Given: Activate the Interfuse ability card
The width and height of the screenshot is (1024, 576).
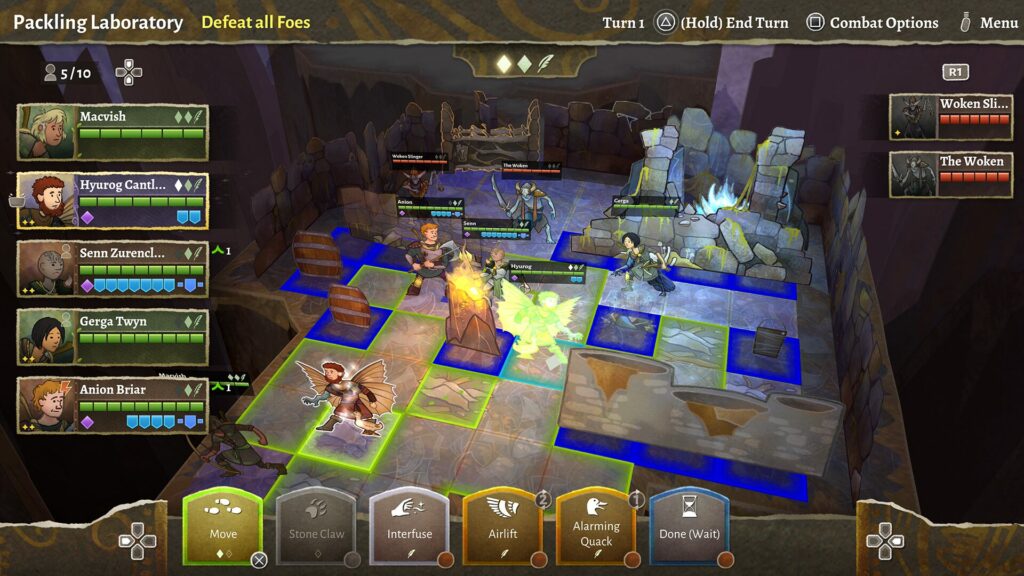Looking at the screenshot, I should (x=409, y=525).
